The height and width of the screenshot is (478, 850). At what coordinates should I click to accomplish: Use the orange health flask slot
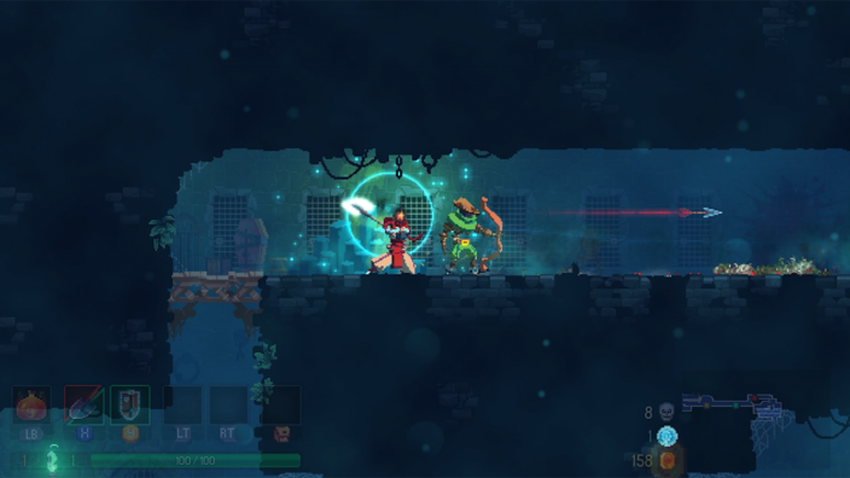coord(32,406)
